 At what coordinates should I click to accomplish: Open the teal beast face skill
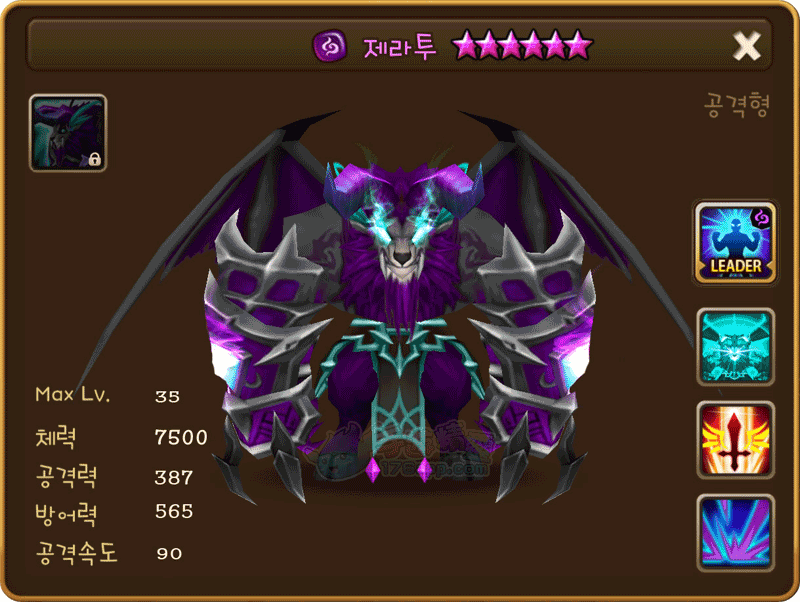(736, 347)
